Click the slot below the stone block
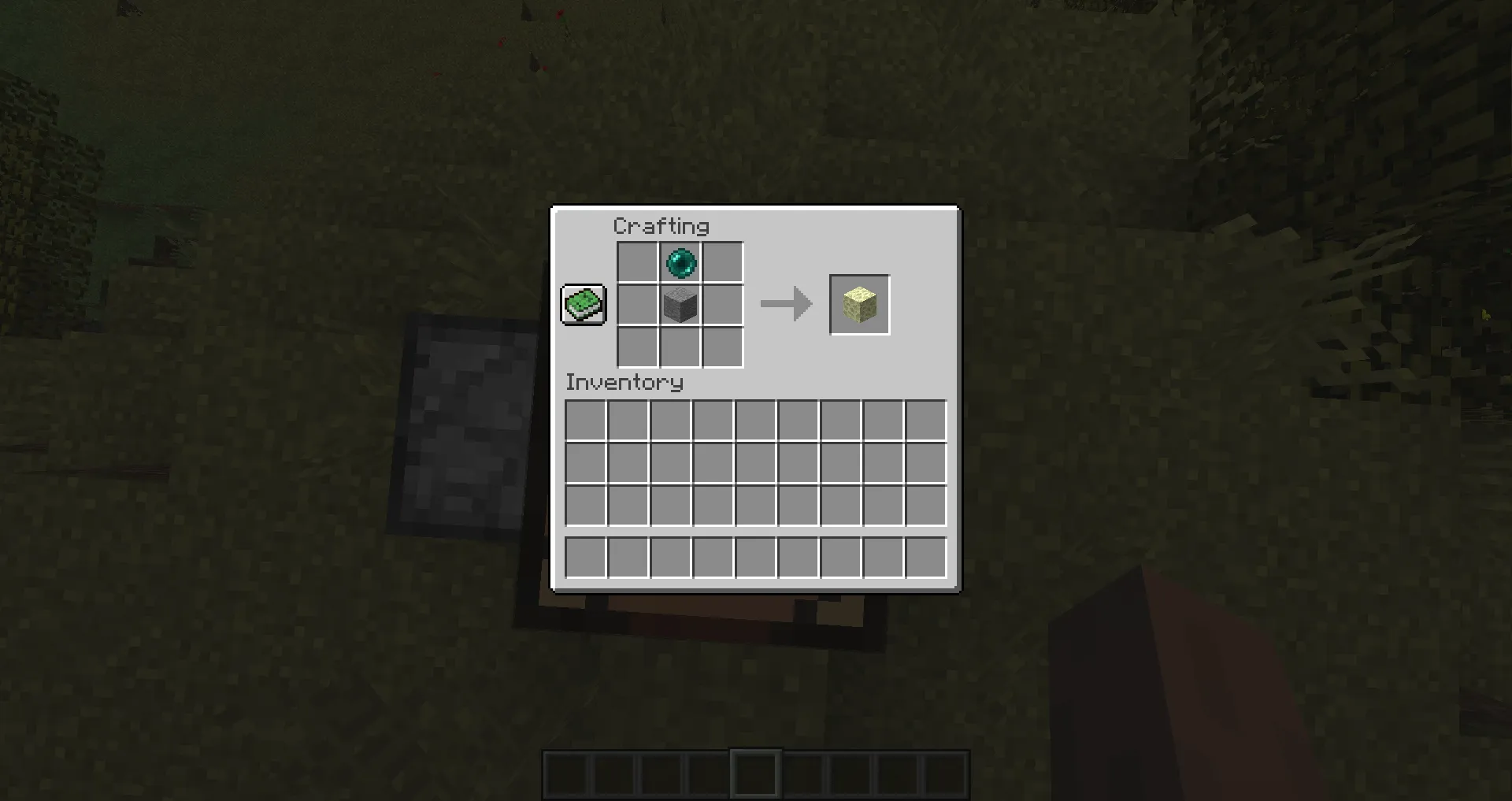The width and height of the screenshot is (1512, 801). click(680, 347)
